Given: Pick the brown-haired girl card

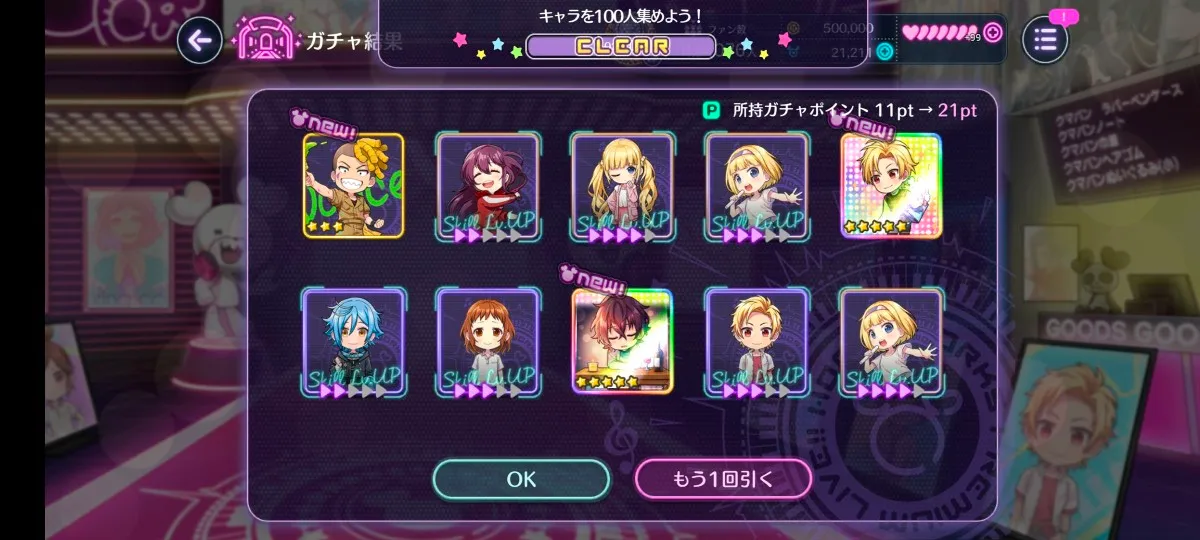Looking at the screenshot, I should point(489,342).
